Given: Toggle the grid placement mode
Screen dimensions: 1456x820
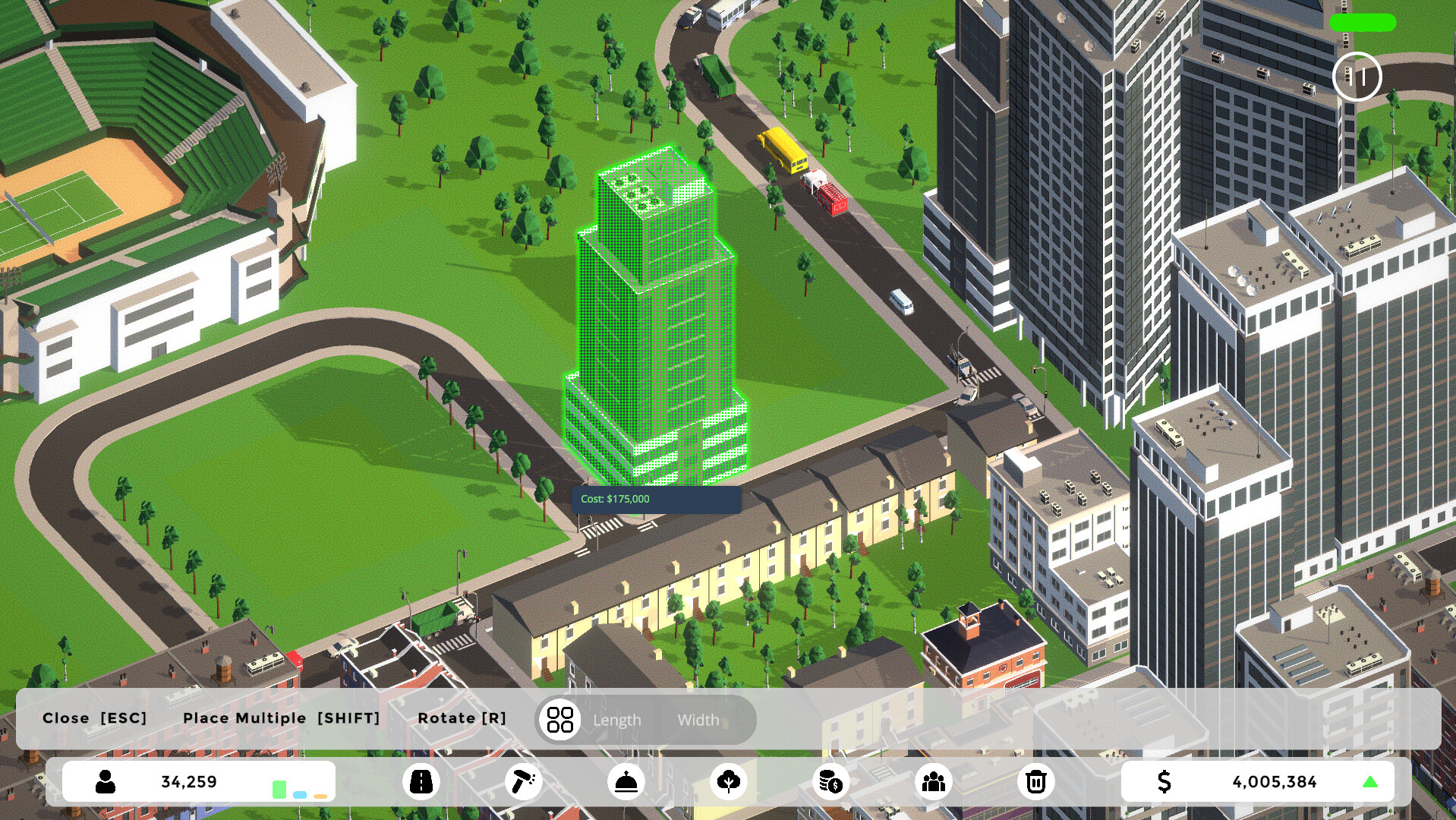Looking at the screenshot, I should click(559, 719).
